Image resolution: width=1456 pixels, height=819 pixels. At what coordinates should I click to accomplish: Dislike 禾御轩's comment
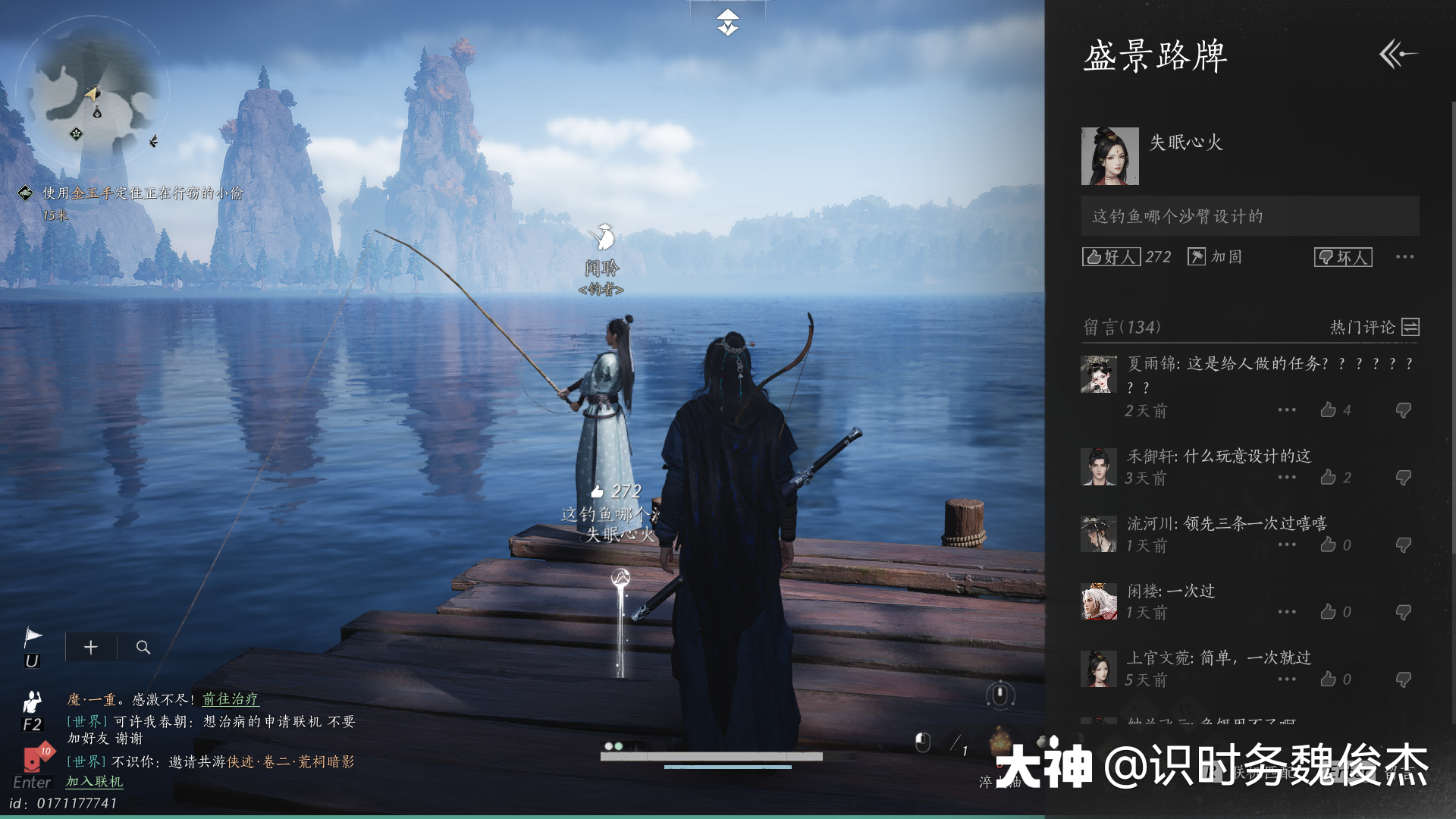[1403, 478]
